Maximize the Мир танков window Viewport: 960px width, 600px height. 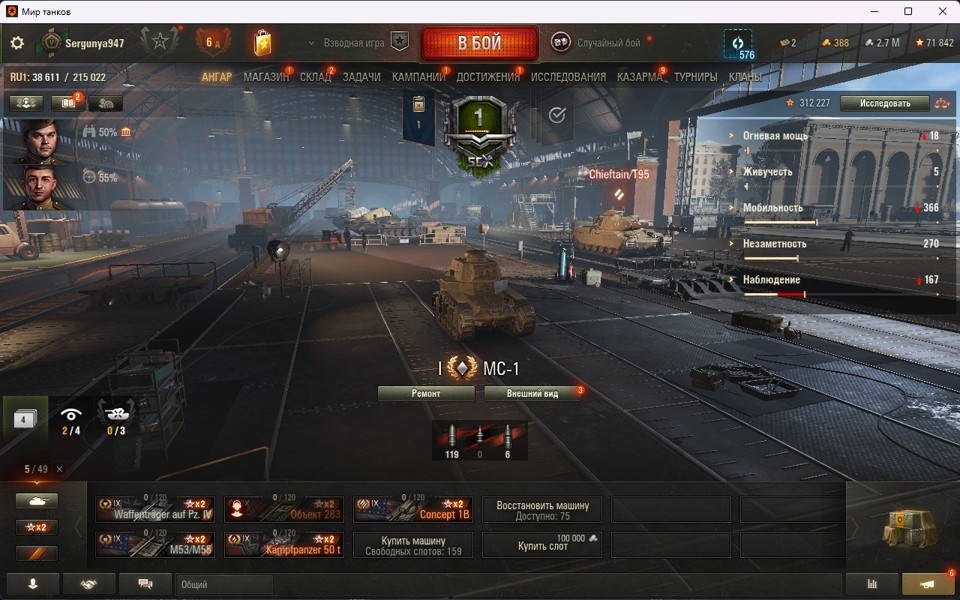[908, 11]
